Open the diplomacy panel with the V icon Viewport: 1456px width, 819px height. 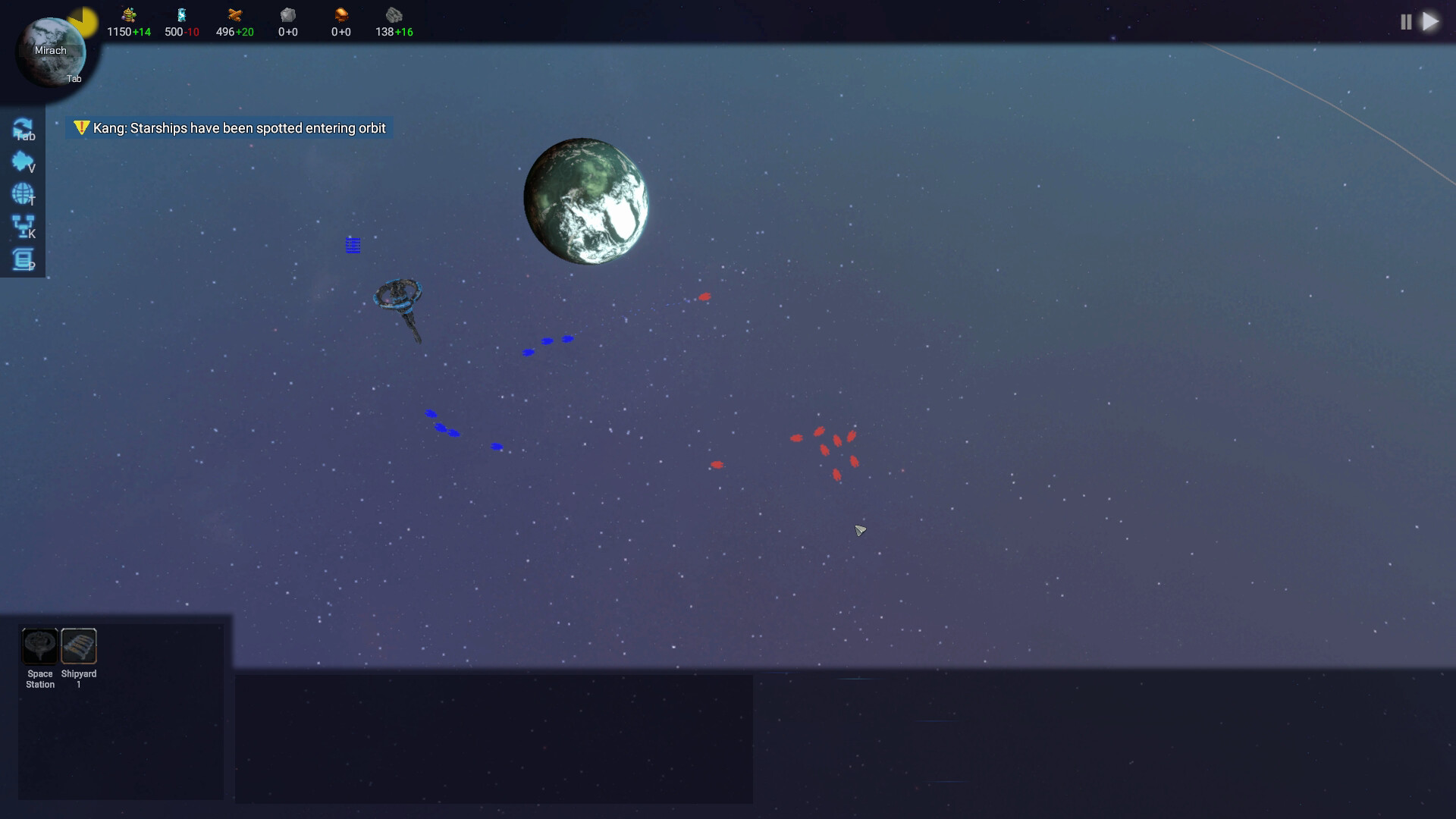[x=24, y=162]
